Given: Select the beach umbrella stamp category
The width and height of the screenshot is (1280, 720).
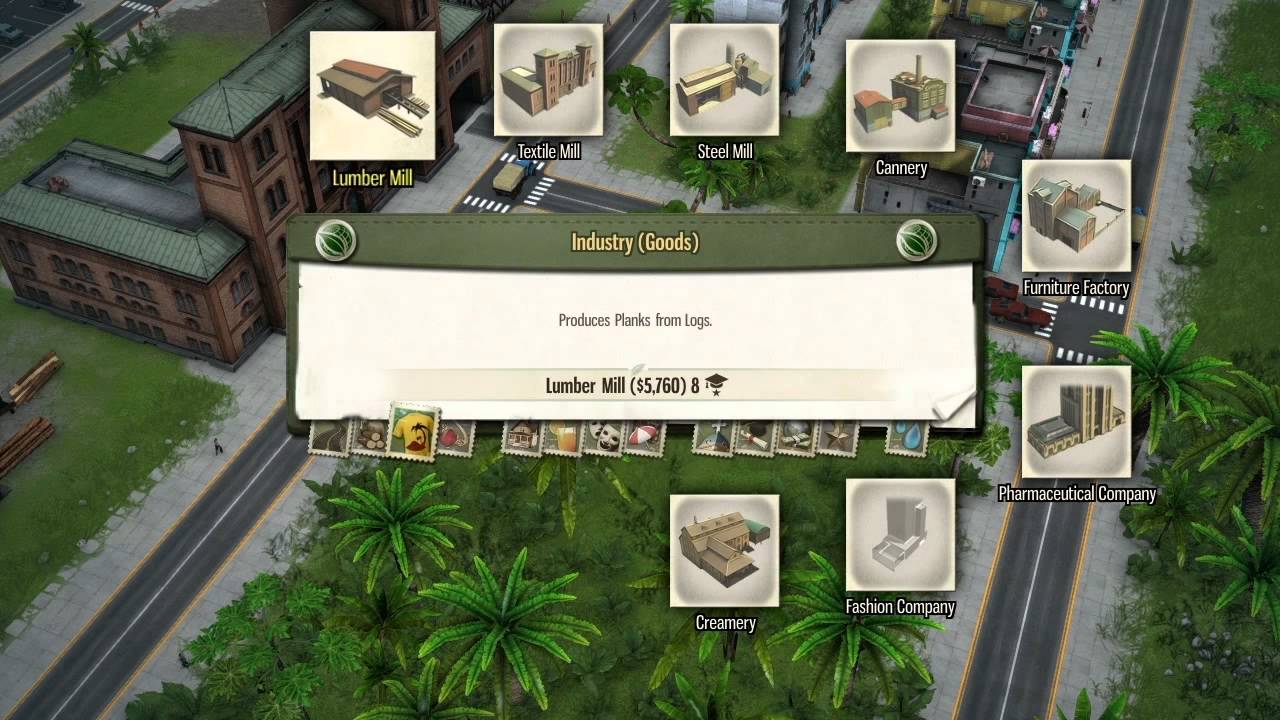Looking at the screenshot, I should (x=644, y=438).
